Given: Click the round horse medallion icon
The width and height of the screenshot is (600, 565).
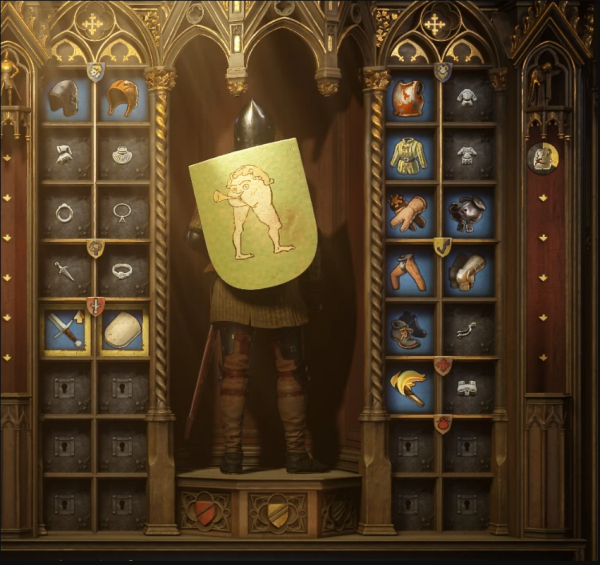Looking at the screenshot, I should click(x=543, y=158).
